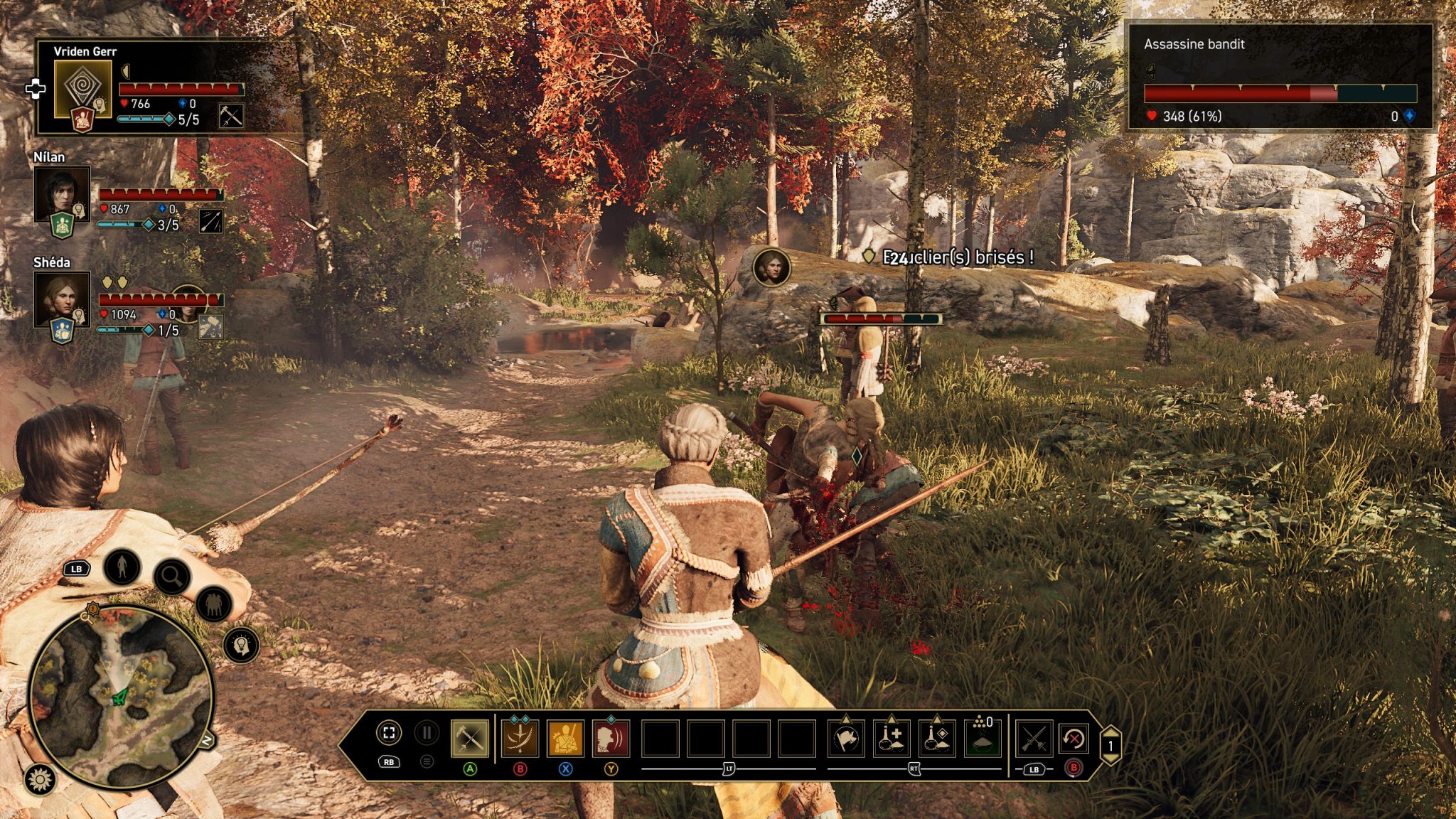
Task: Select the party group icon
Action: (213, 604)
